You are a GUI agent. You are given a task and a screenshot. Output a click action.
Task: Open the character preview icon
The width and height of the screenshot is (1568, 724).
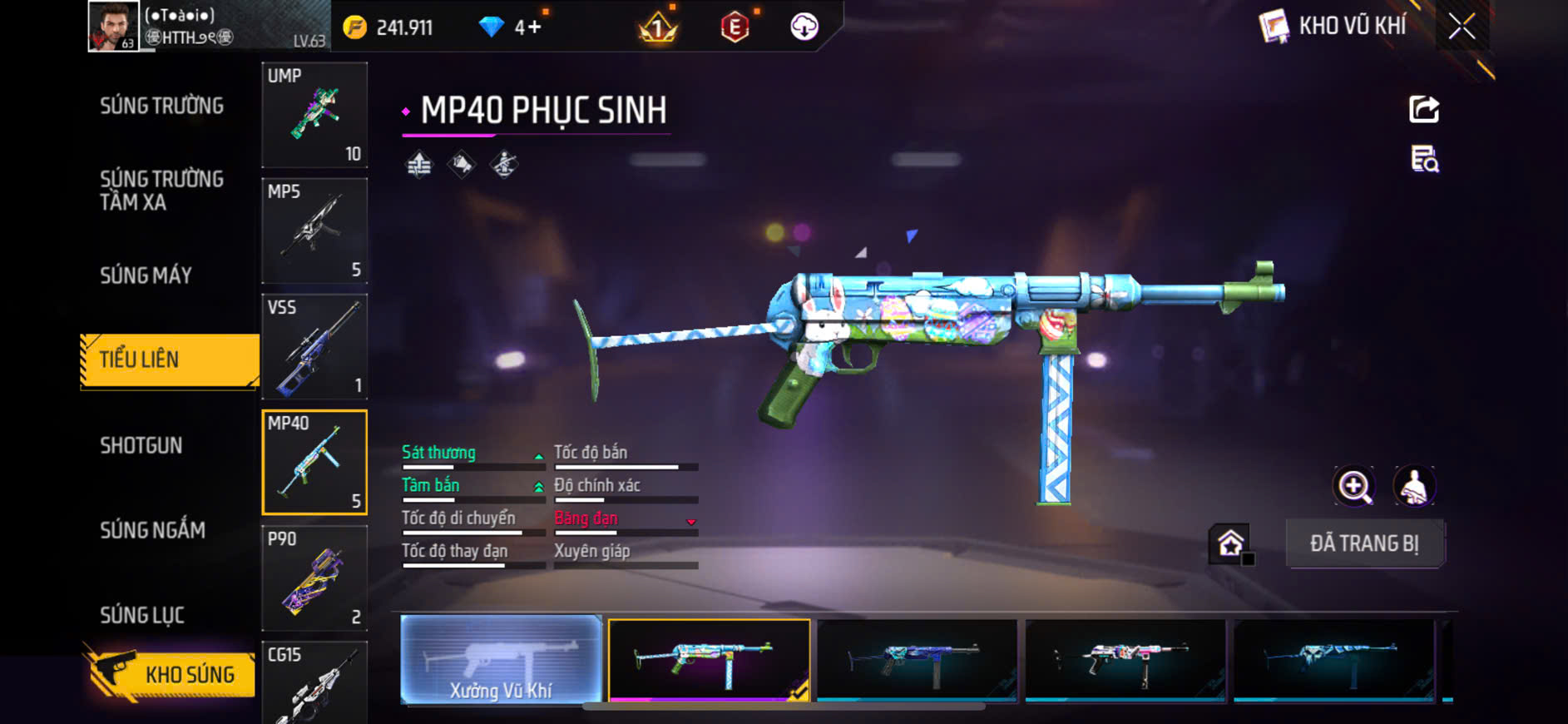coord(1414,487)
